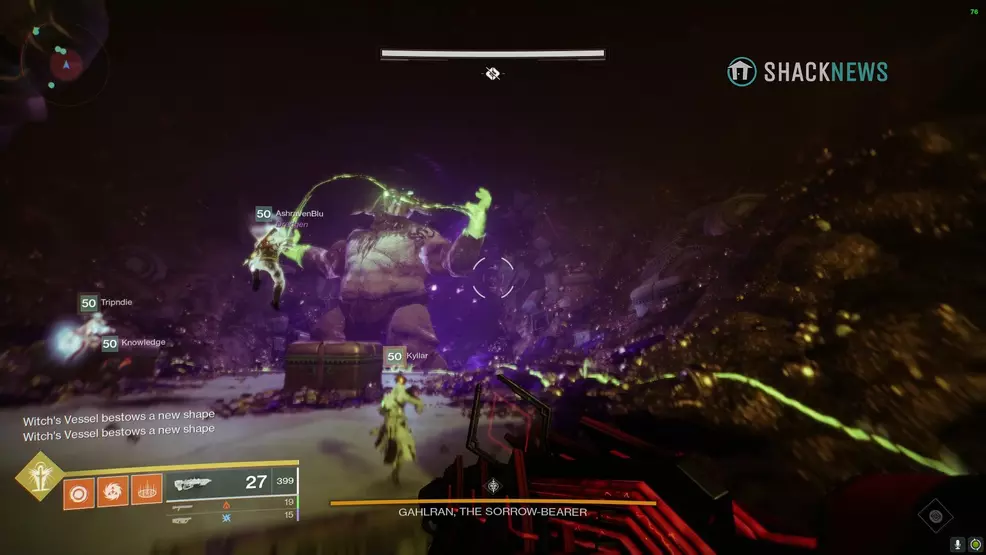Click the Ghost diamond icon

pyautogui.click(x=936, y=516)
